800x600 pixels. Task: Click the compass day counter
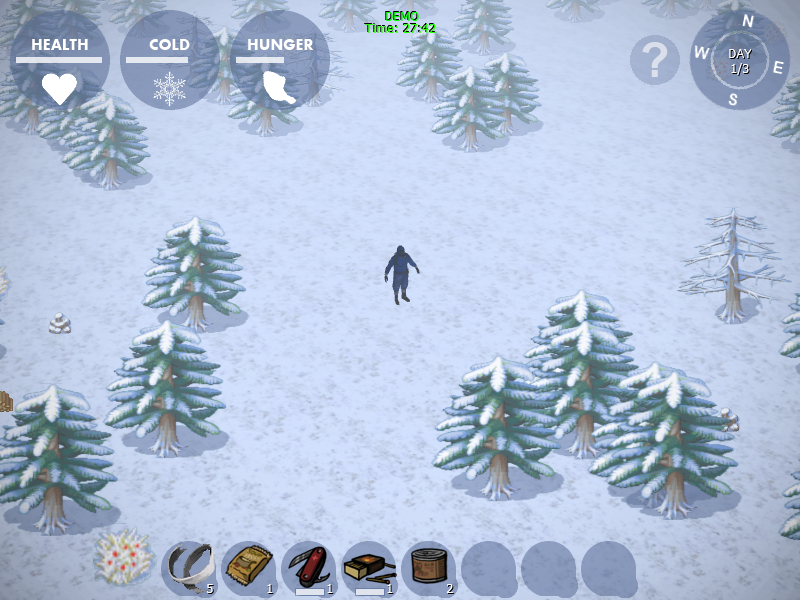point(740,60)
